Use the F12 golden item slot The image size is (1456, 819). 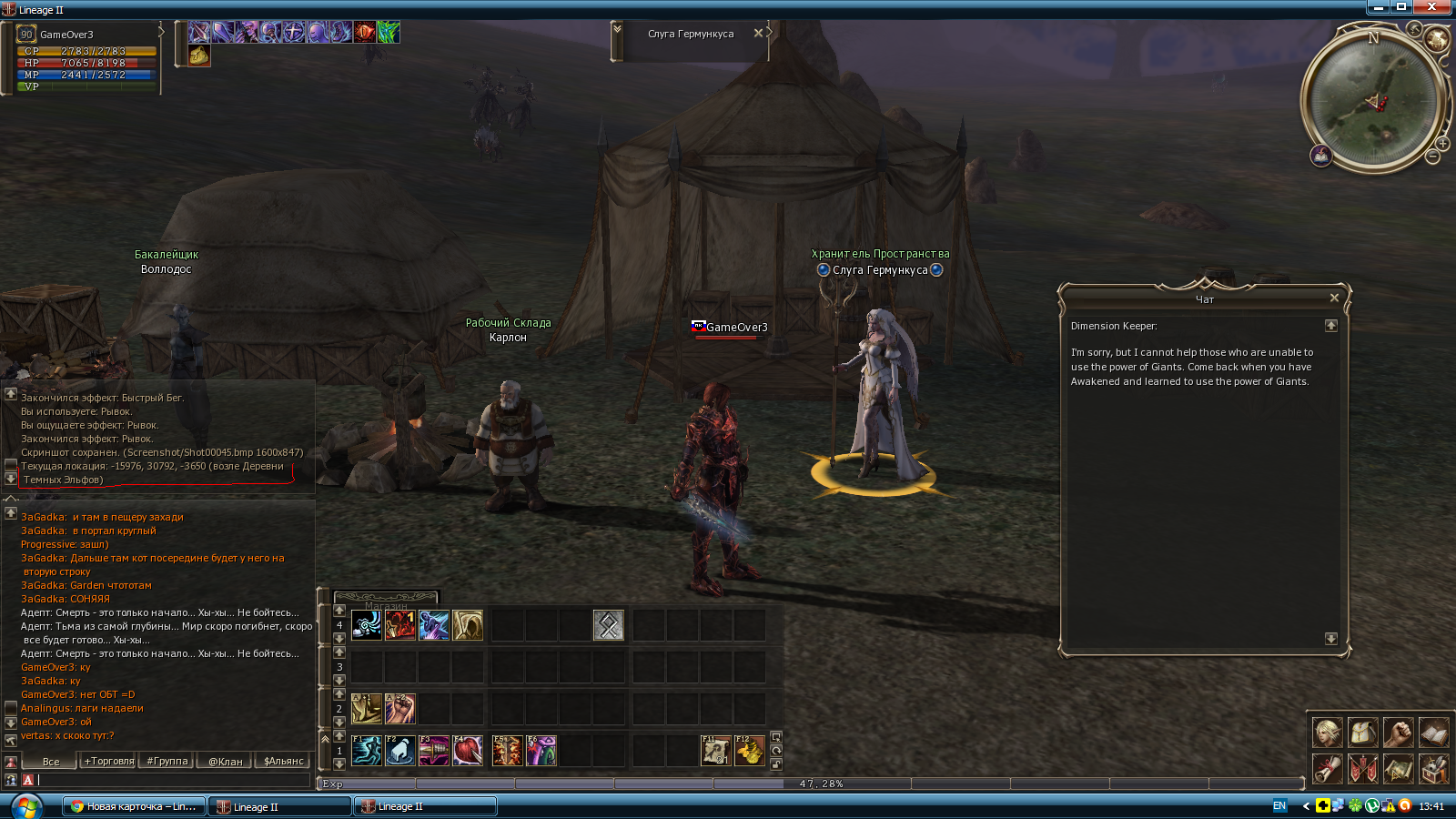(749, 750)
